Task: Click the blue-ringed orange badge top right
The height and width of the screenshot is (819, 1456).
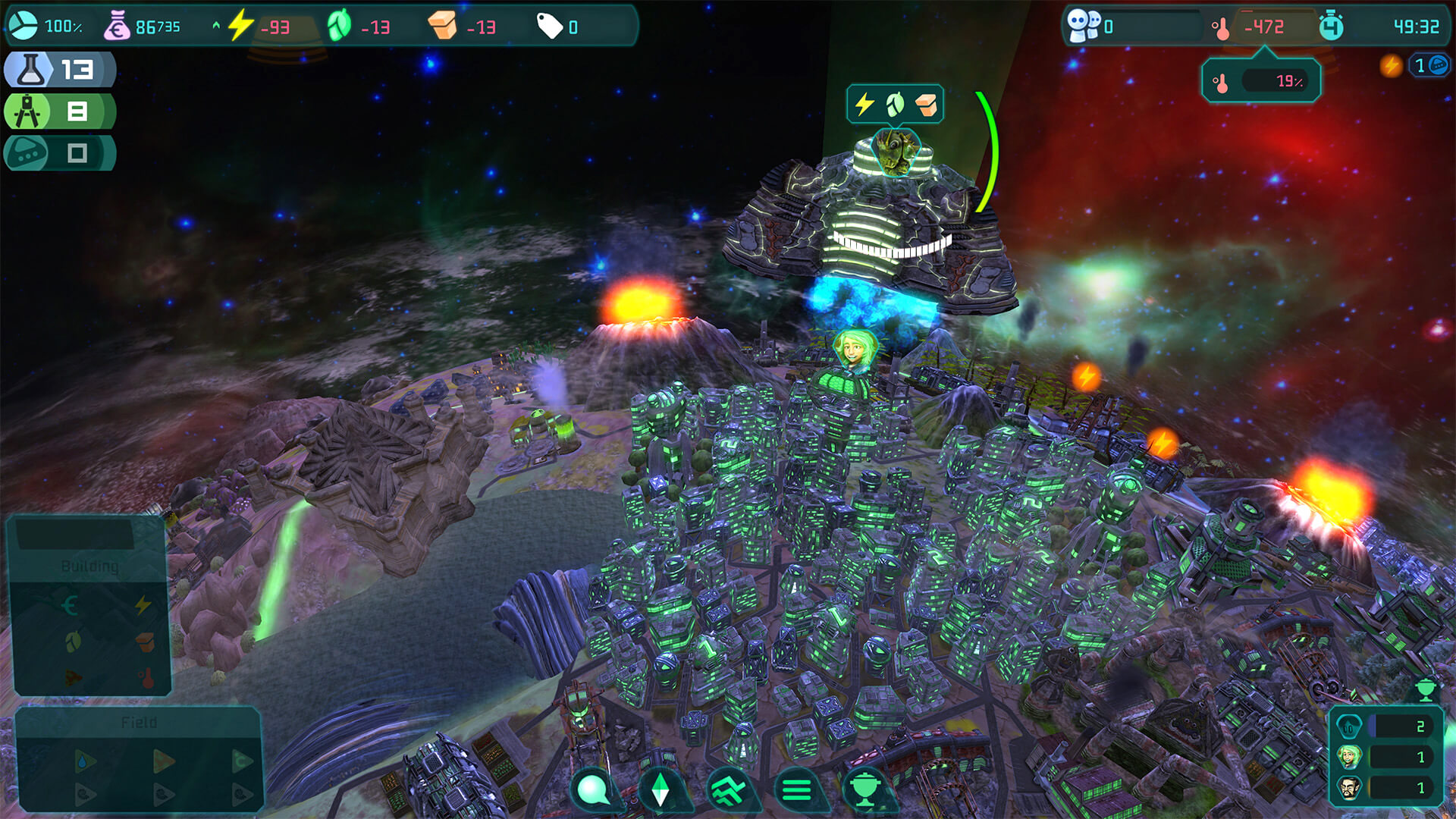Action: (1429, 65)
